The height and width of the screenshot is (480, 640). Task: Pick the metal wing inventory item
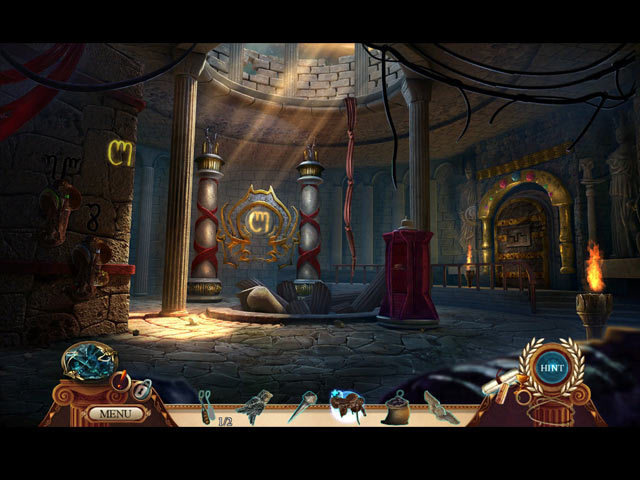pos(440,406)
